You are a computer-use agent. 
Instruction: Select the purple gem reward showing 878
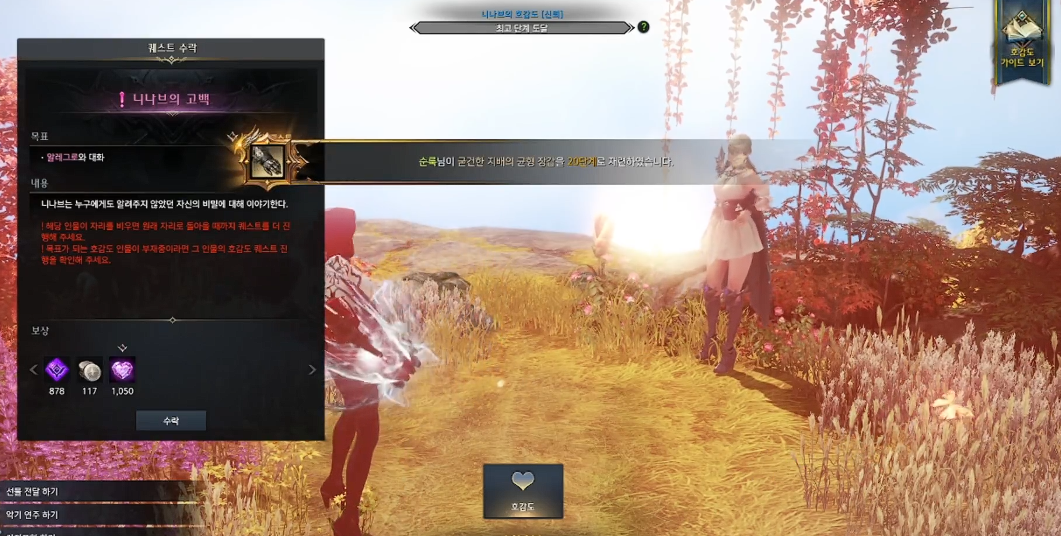(x=57, y=370)
